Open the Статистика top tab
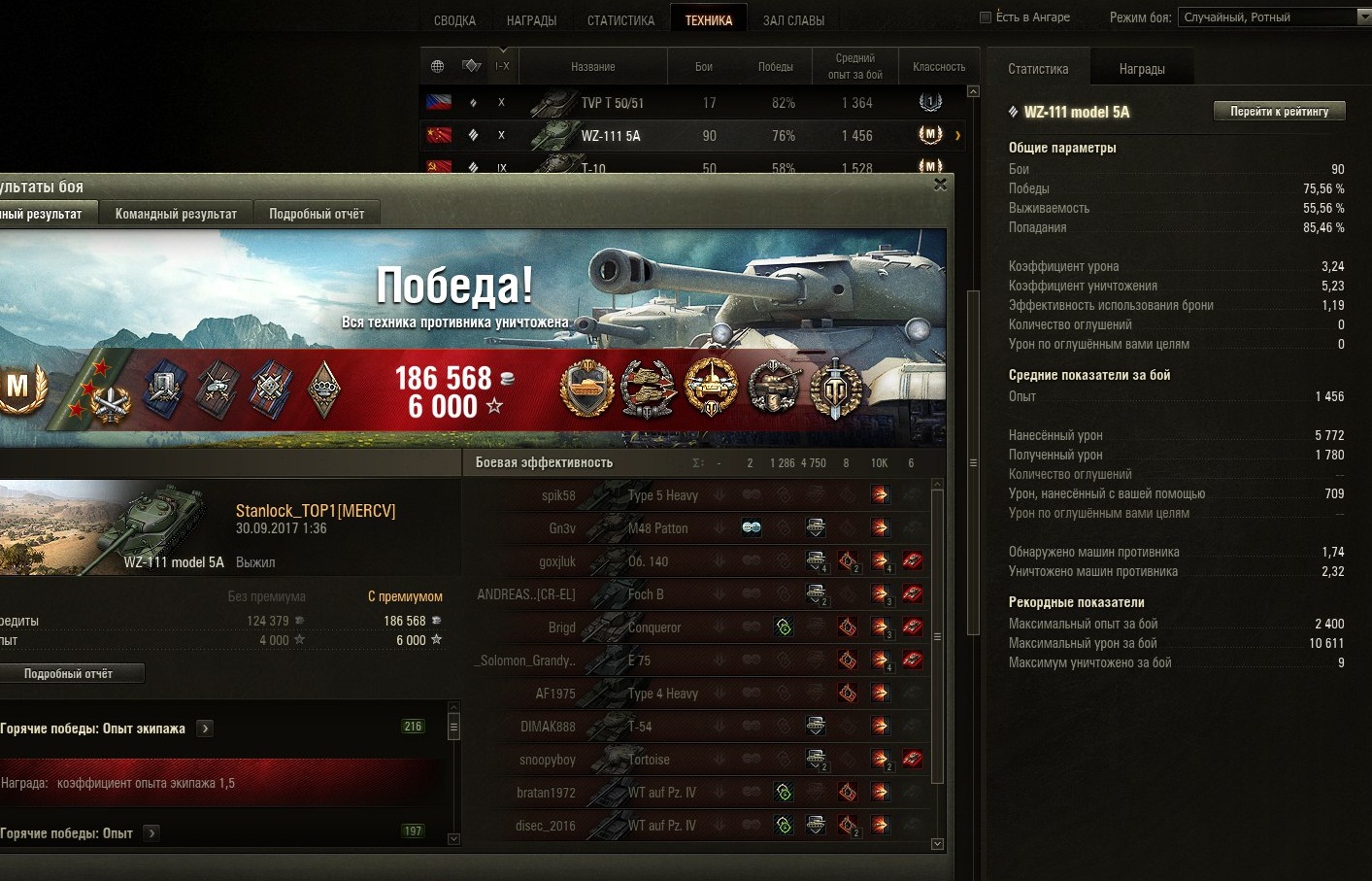Image resolution: width=1372 pixels, height=881 pixels. tap(620, 20)
